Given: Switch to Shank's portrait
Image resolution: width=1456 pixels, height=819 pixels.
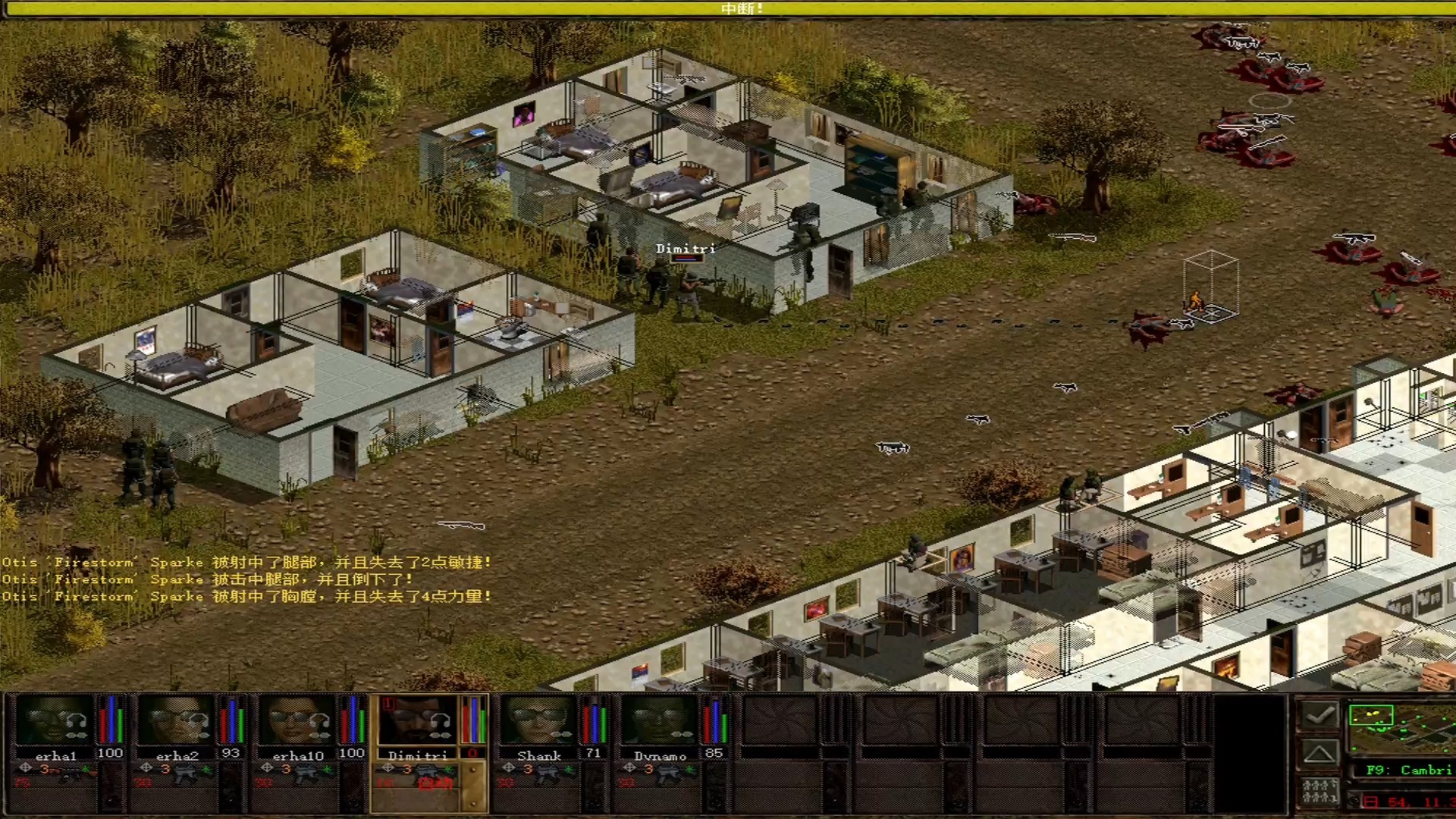Looking at the screenshot, I should click(x=538, y=719).
